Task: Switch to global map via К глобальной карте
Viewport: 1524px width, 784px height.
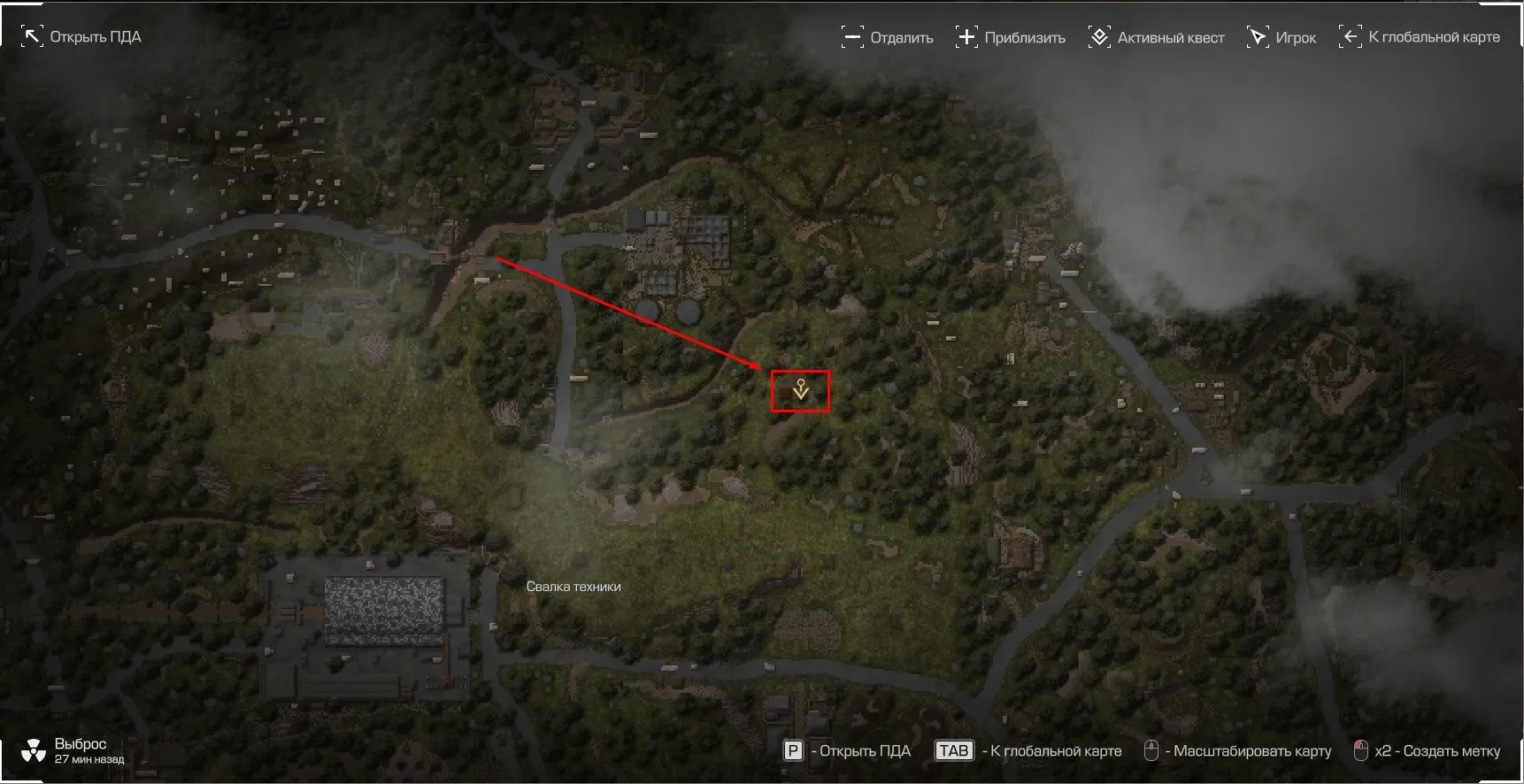Action: (1420, 37)
